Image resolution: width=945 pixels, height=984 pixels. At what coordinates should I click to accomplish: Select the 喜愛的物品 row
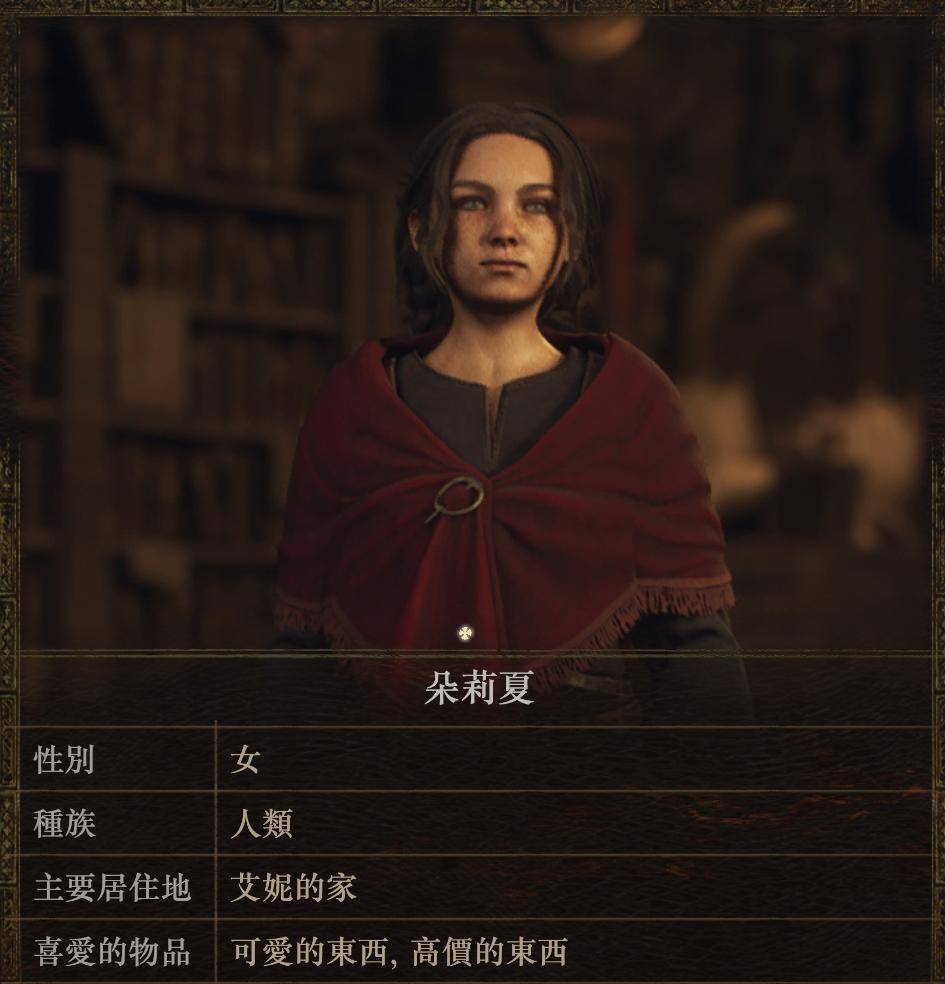(472, 951)
